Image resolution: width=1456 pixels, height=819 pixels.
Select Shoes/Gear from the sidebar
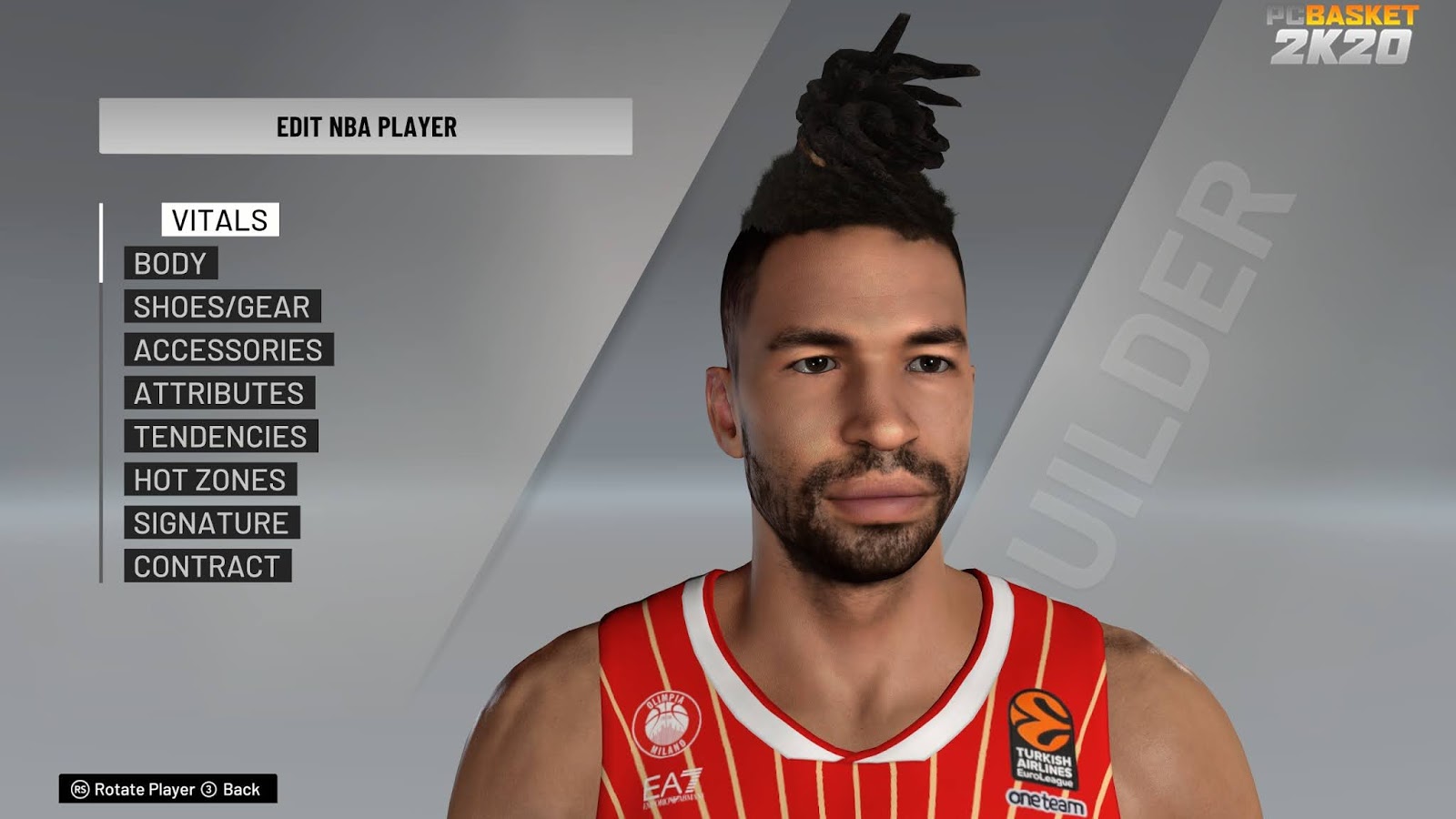pyautogui.click(x=222, y=308)
